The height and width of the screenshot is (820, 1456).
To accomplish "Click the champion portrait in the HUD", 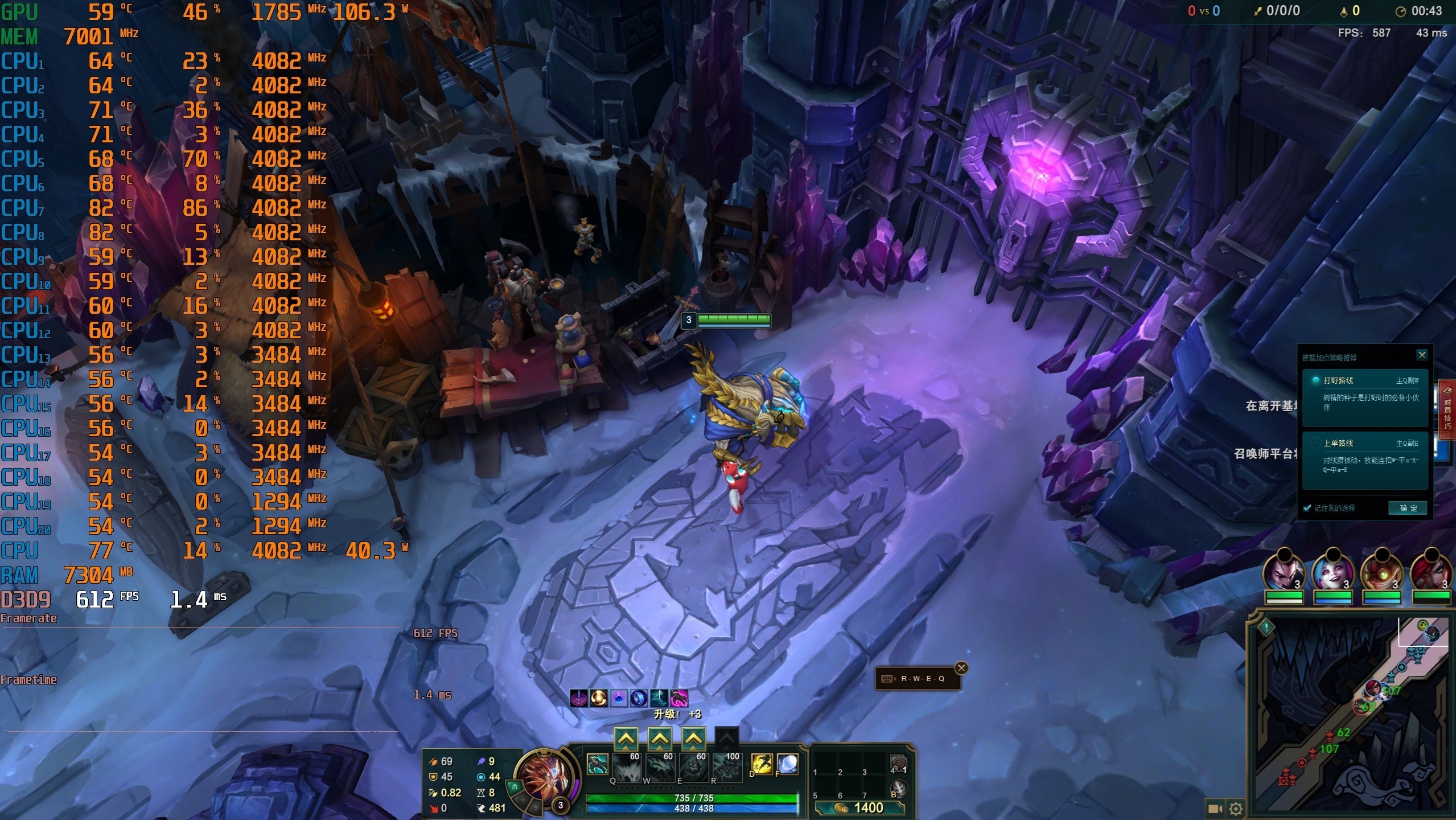I will (x=540, y=774).
